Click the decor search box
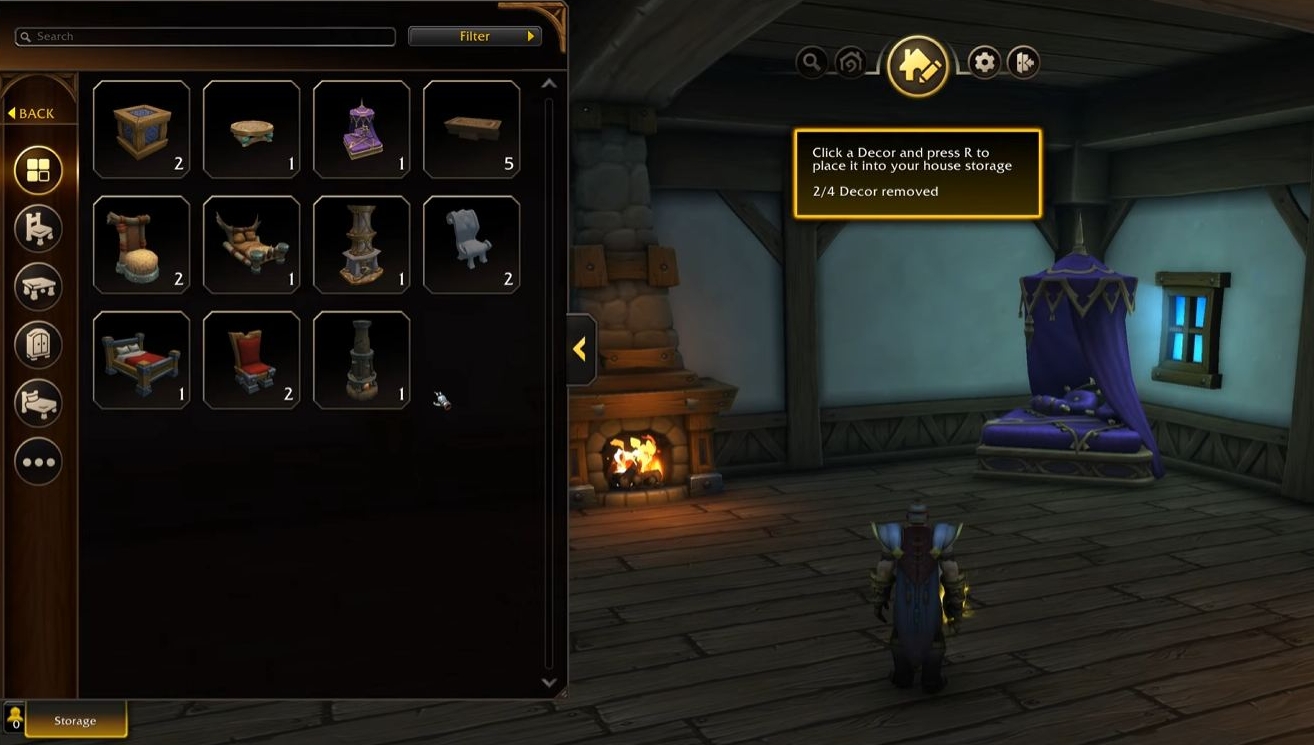The image size is (1314, 745). 205,36
